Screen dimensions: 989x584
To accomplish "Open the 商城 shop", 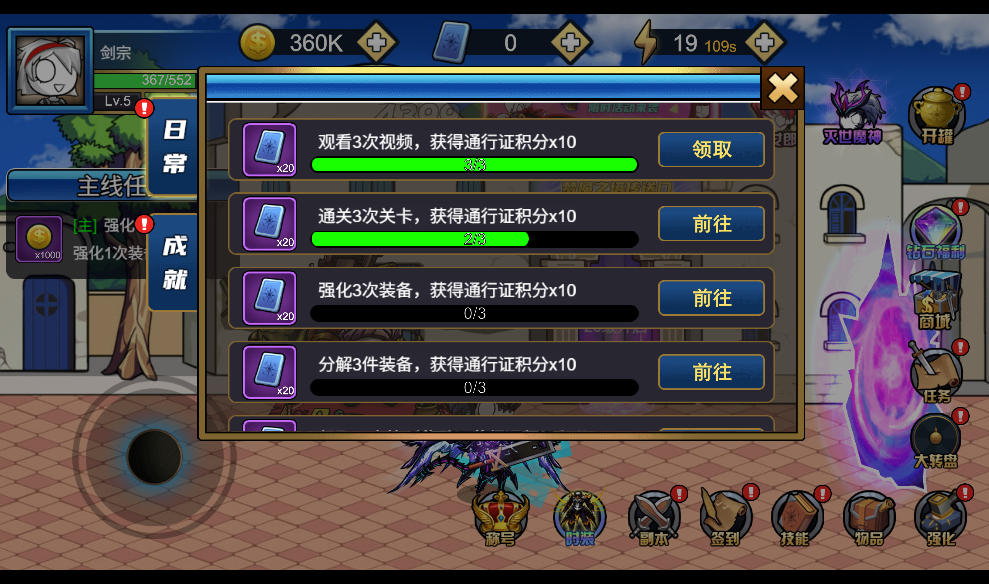I will (935, 299).
